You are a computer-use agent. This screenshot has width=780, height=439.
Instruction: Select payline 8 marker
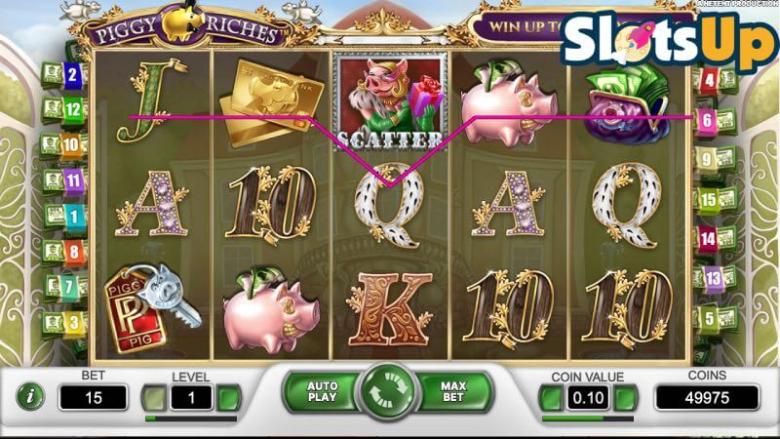(x=73, y=251)
